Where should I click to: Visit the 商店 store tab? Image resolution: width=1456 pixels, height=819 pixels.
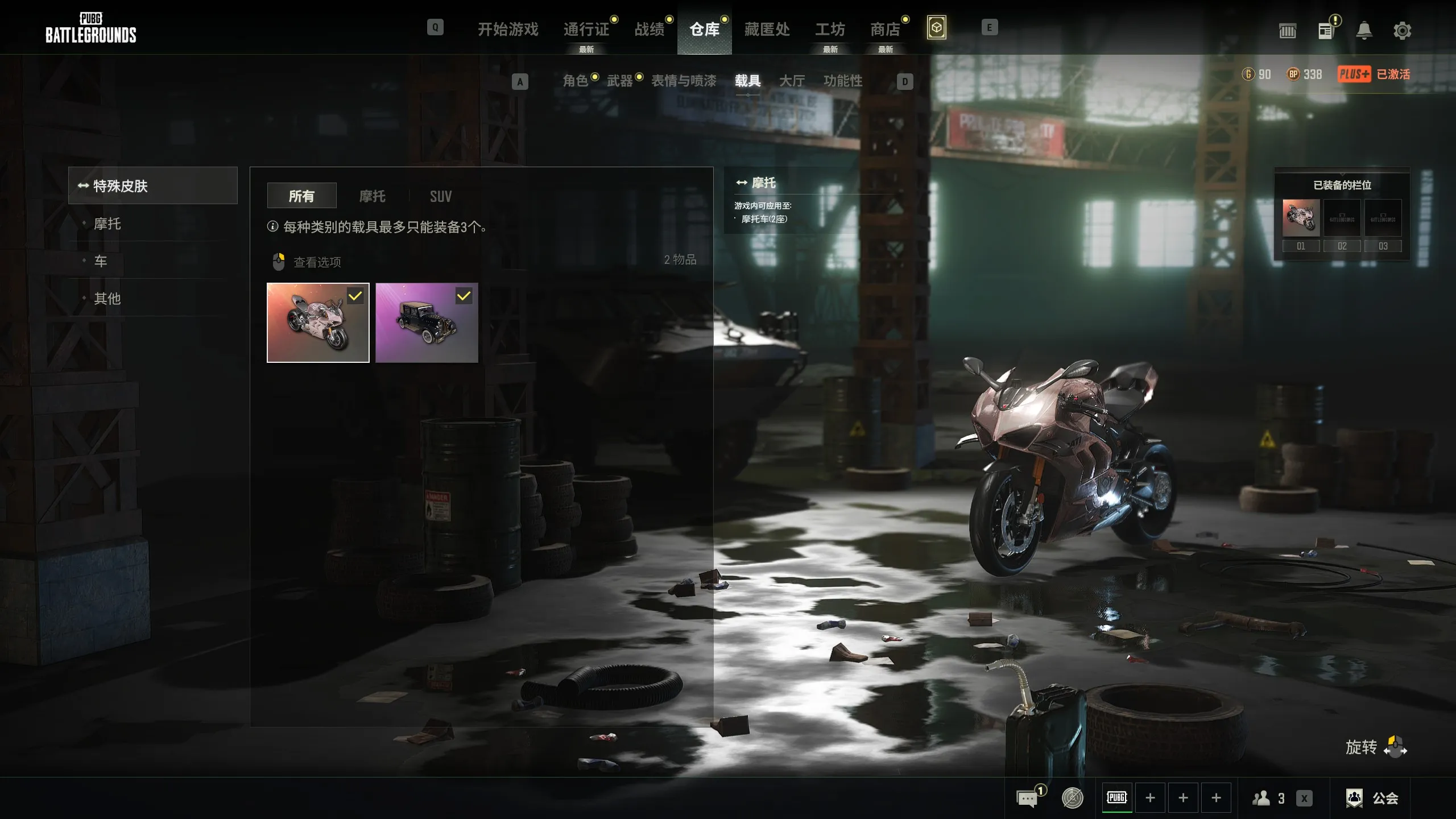(x=885, y=29)
